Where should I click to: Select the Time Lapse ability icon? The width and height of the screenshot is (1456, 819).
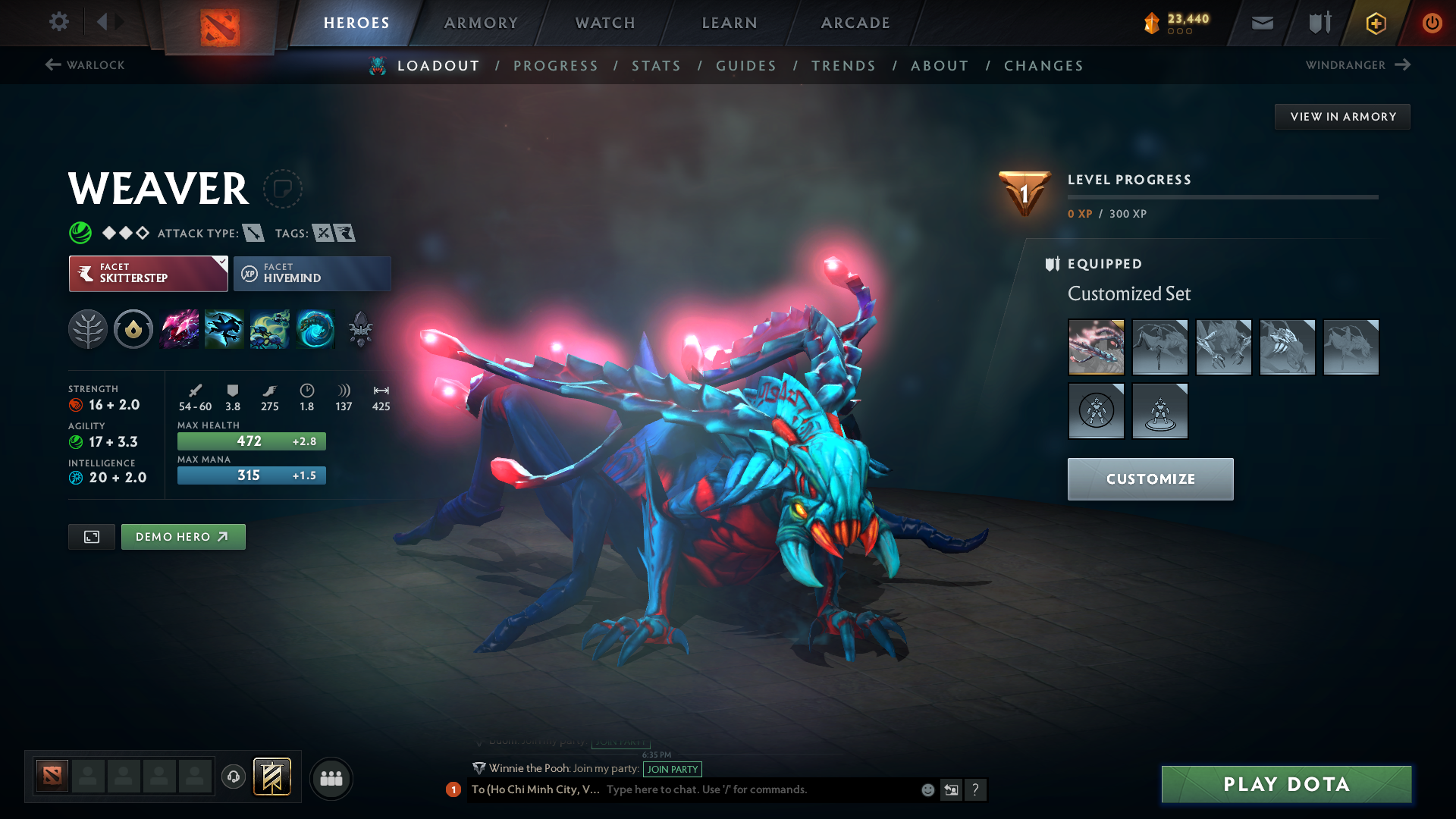315,329
